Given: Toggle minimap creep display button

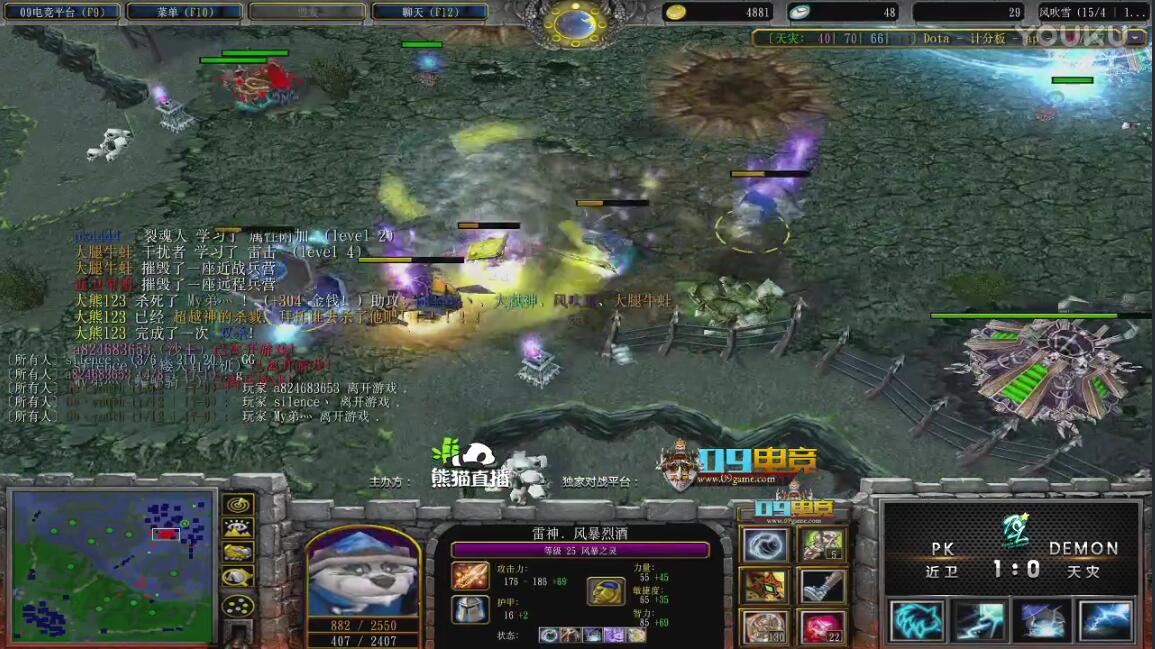Looking at the screenshot, I should click(238, 577).
